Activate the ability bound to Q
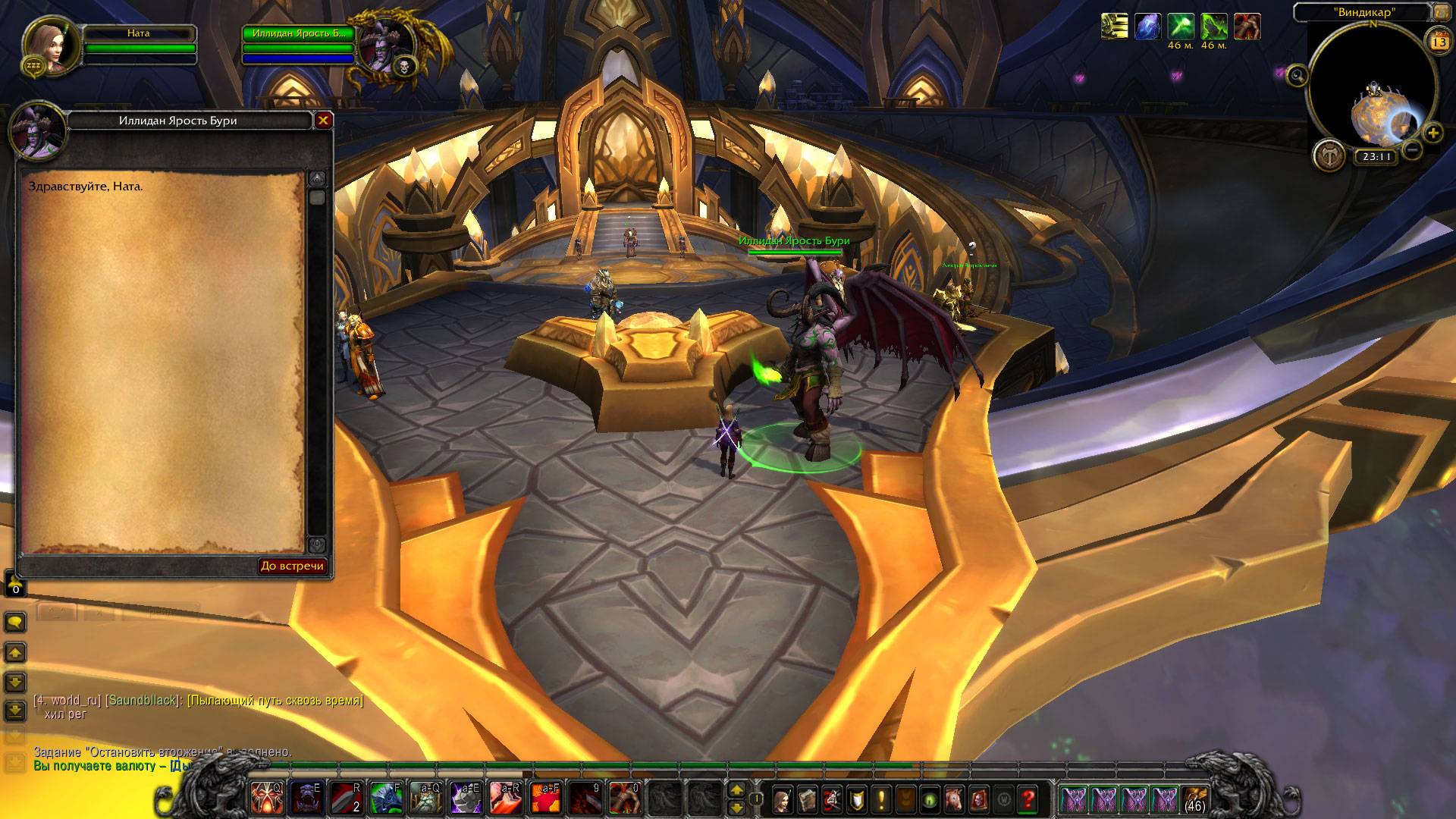 point(267,799)
